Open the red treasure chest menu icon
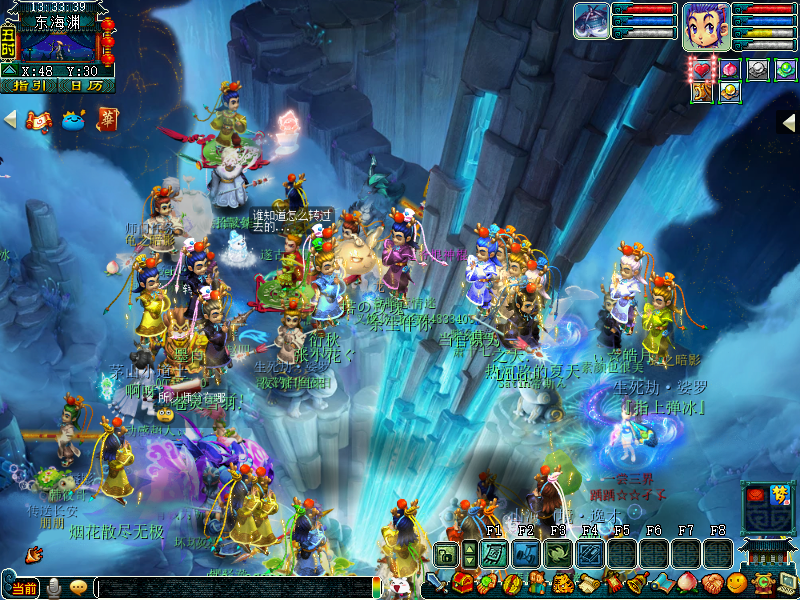Viewport: 800px width, 600px height. pos(462,581)
